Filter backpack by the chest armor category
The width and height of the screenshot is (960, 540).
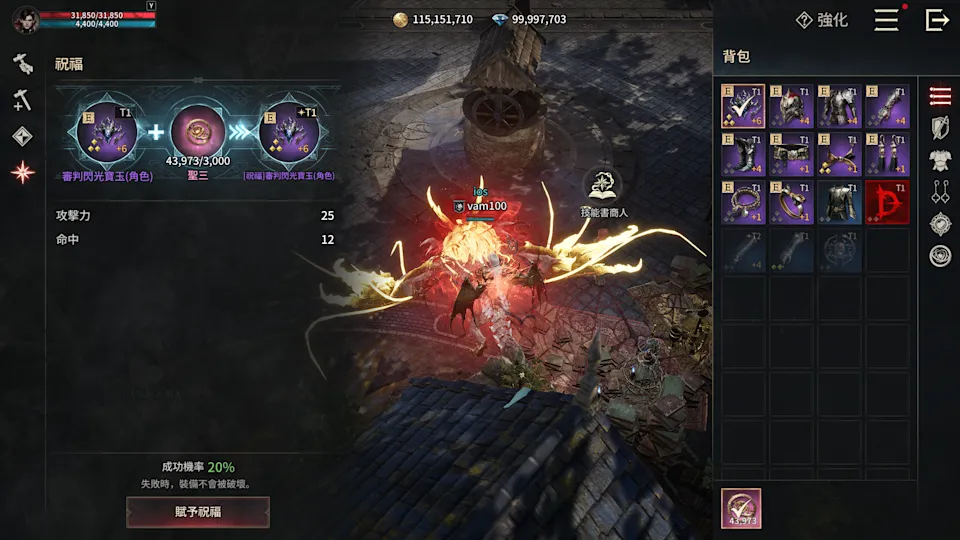pos(940,160)
